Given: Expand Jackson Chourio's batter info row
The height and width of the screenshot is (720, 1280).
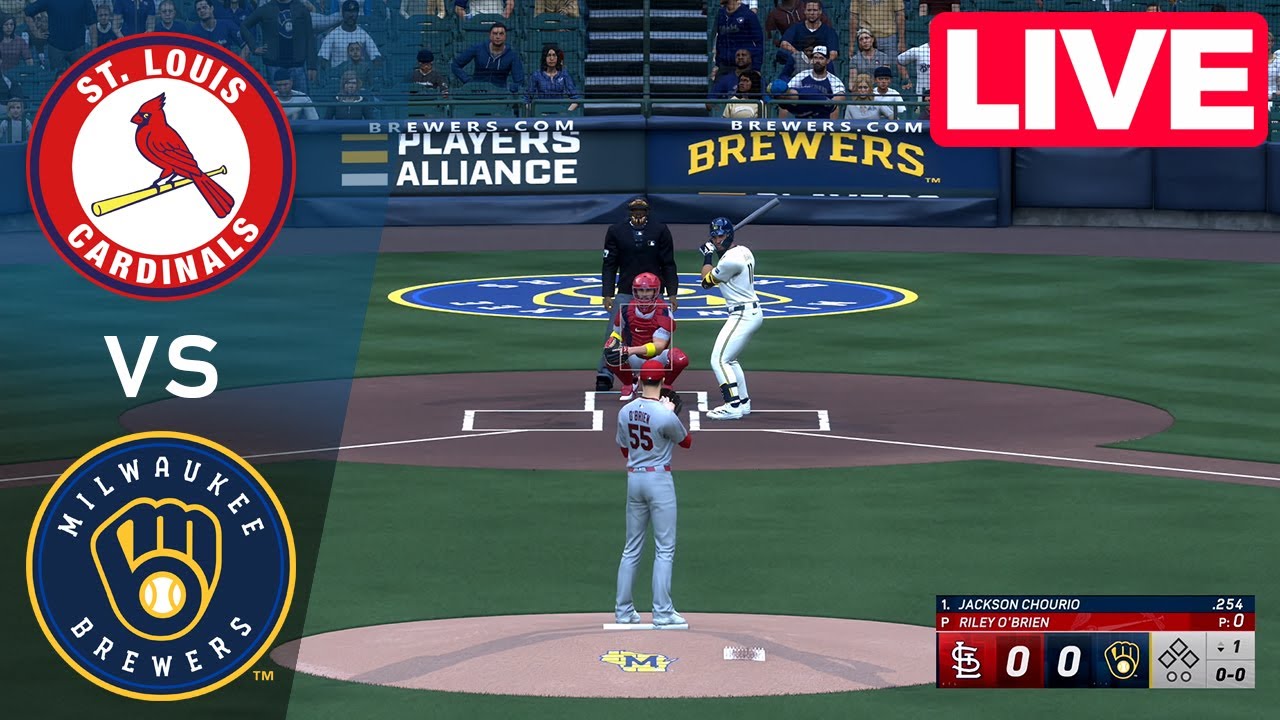Looking at the screenshot, I should click(x=1018, y=603).
